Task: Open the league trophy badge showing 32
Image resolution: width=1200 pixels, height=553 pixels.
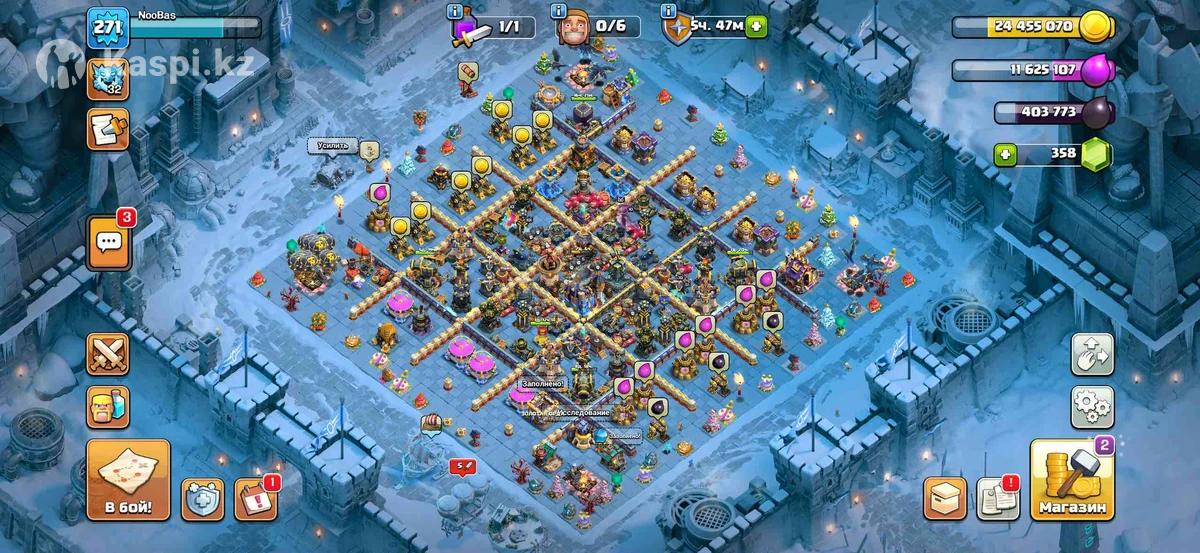Action: coord(108,77)
